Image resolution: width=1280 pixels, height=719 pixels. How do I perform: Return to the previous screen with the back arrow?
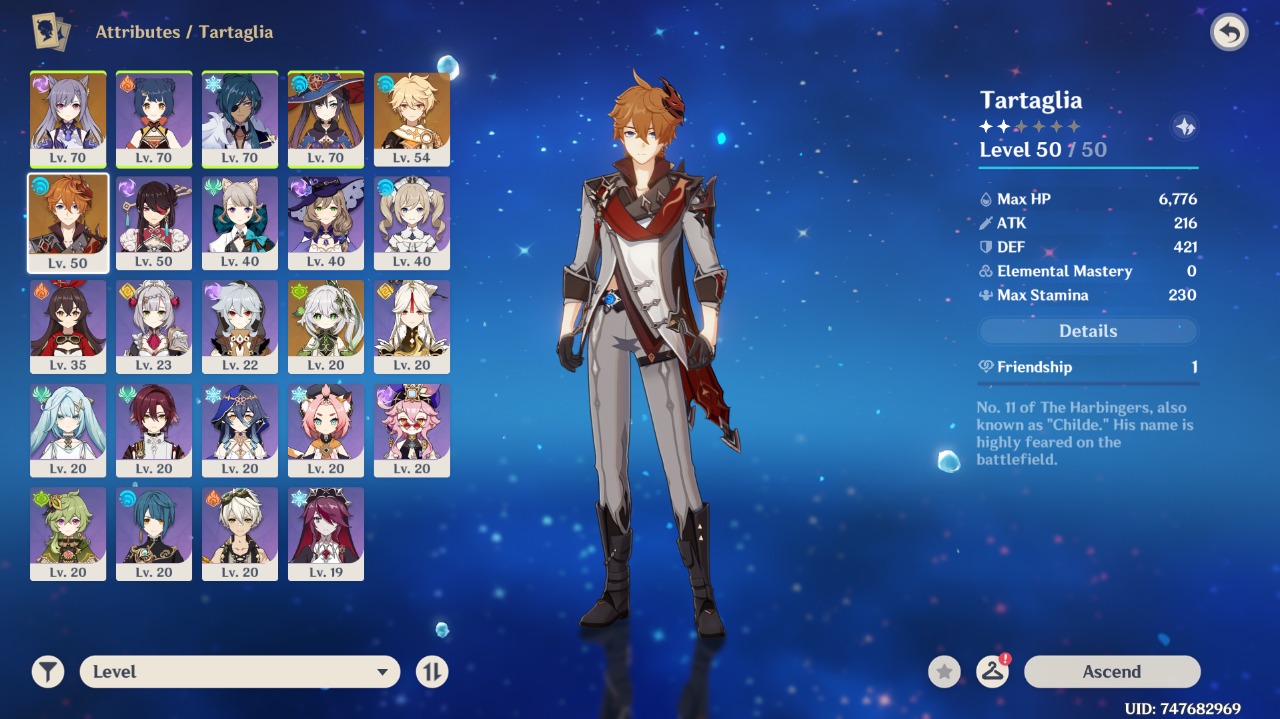tap(1229, 33)
